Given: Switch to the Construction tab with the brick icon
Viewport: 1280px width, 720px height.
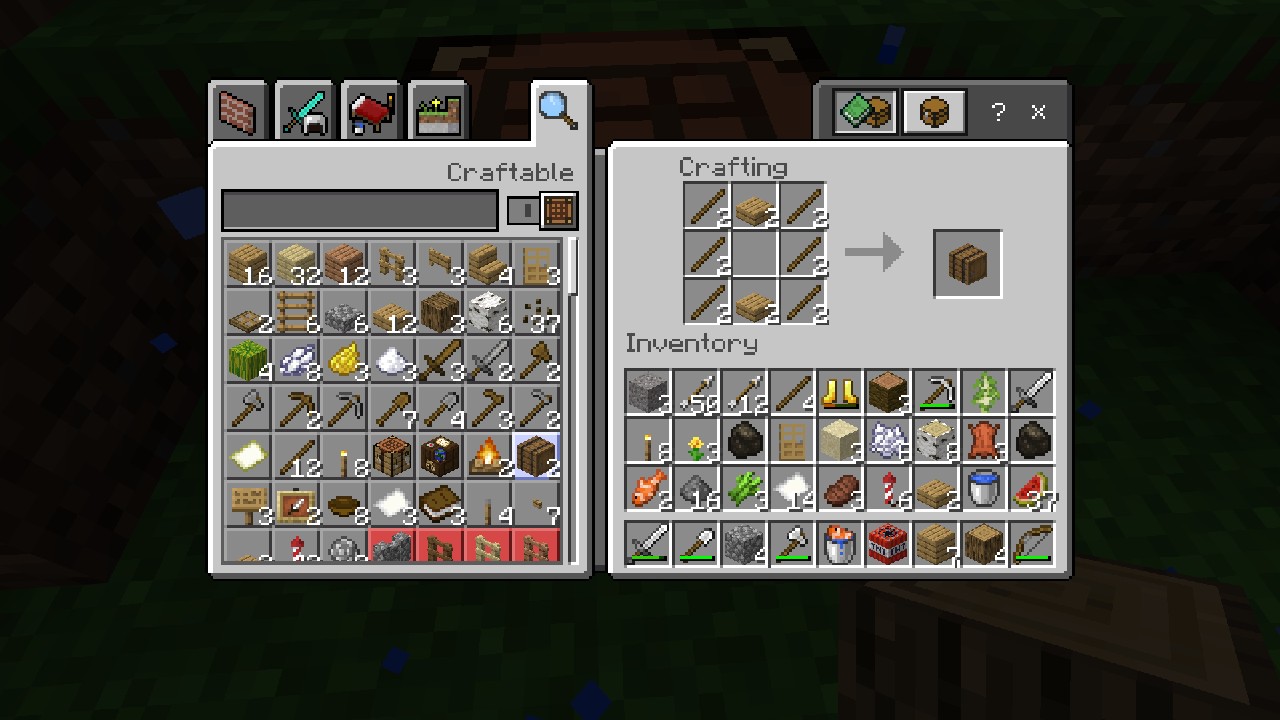Looking at the screenshot, I should [238, 111].
